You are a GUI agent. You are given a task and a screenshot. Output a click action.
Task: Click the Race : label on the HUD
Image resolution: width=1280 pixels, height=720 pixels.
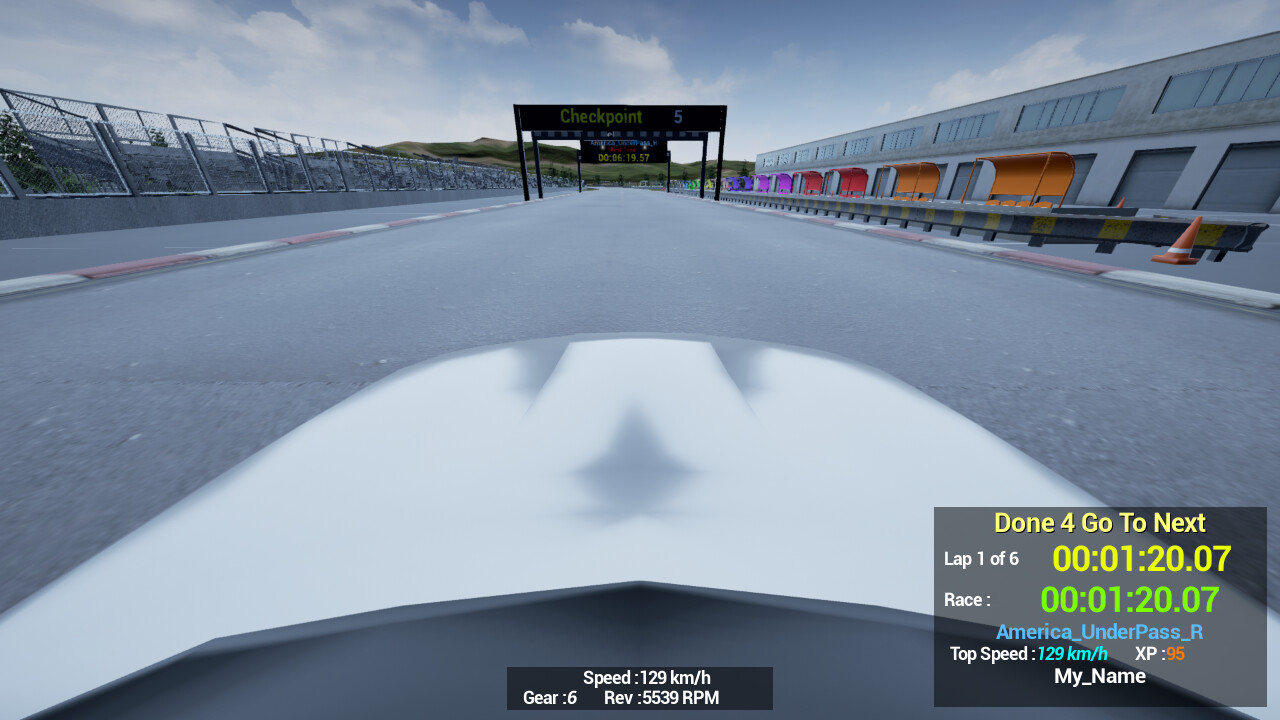click(x=967, y=600)
